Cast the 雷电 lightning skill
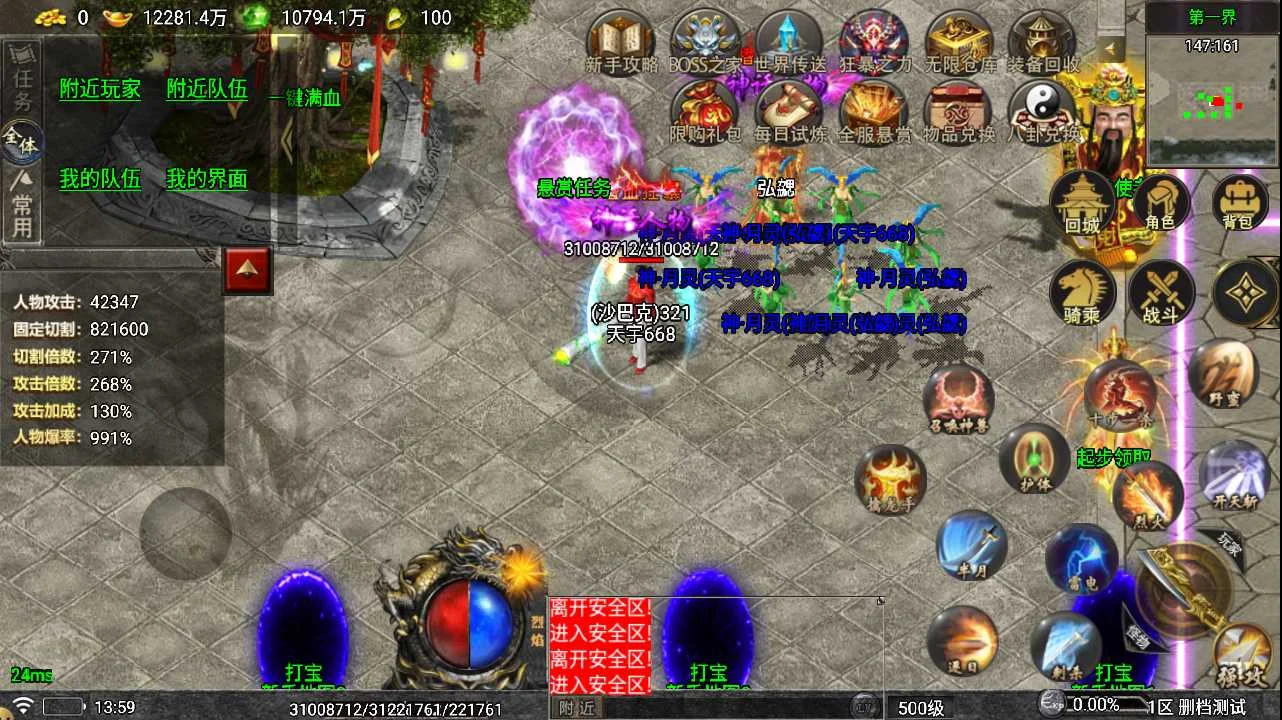The width and height of the screenshot is (1282, 720). 1081,556
